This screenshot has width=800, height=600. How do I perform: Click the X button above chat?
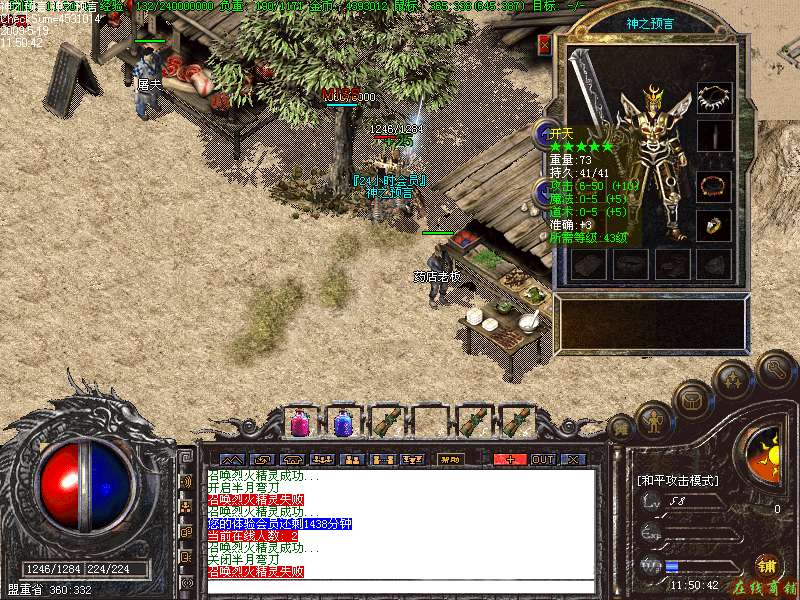pyautogui.click(x=573, y=459)
